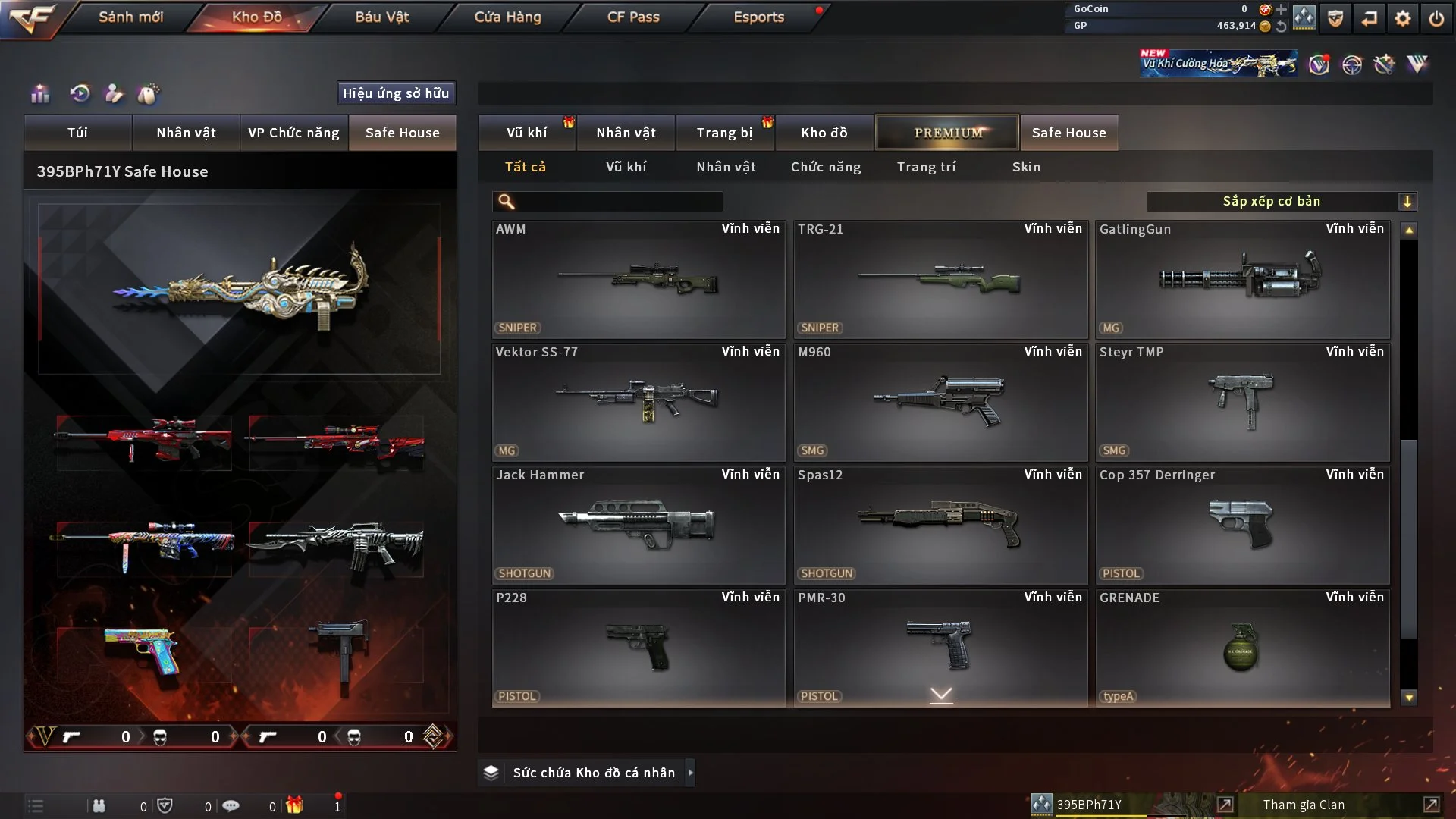The image size is (1456, 819).
Task: Select the Jack Hammer shotgun item
Action: click(x=638, y=525)
